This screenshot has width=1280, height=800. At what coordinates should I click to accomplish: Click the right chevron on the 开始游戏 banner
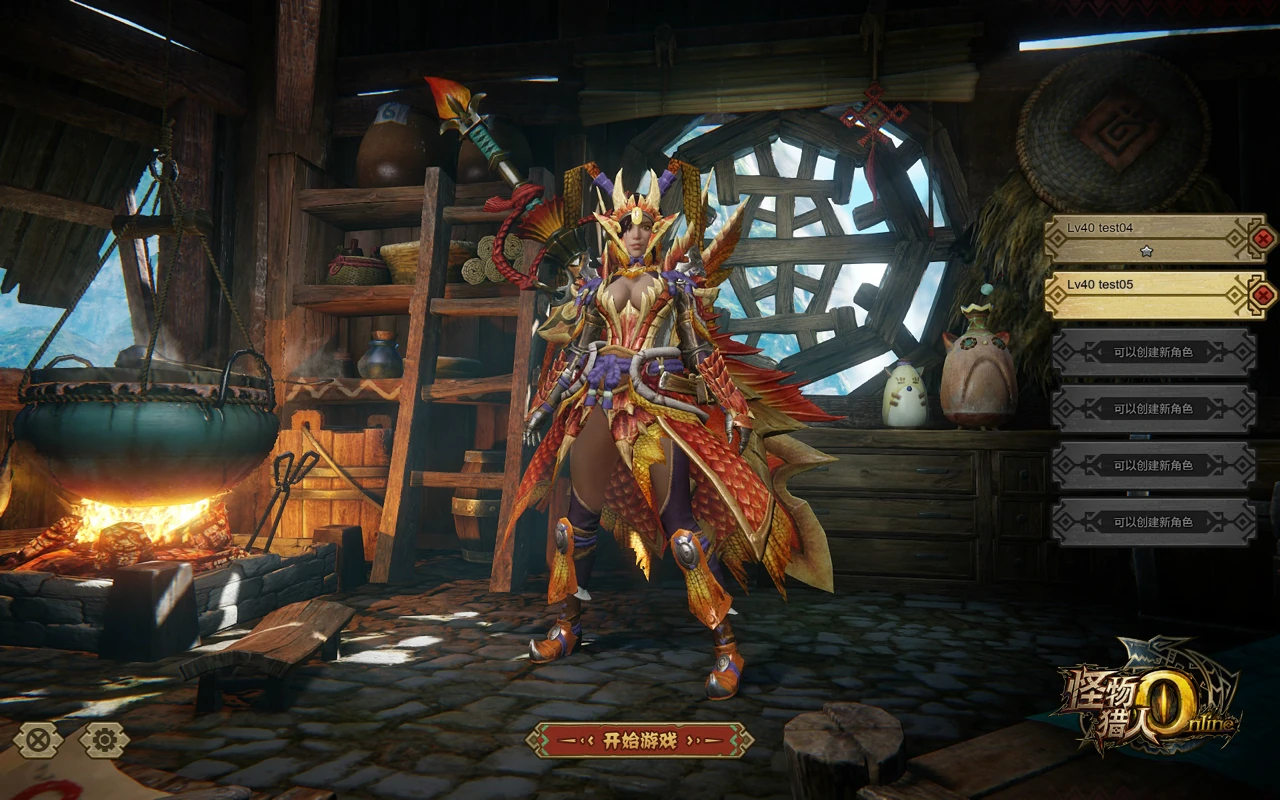click(x=694, y=740)
